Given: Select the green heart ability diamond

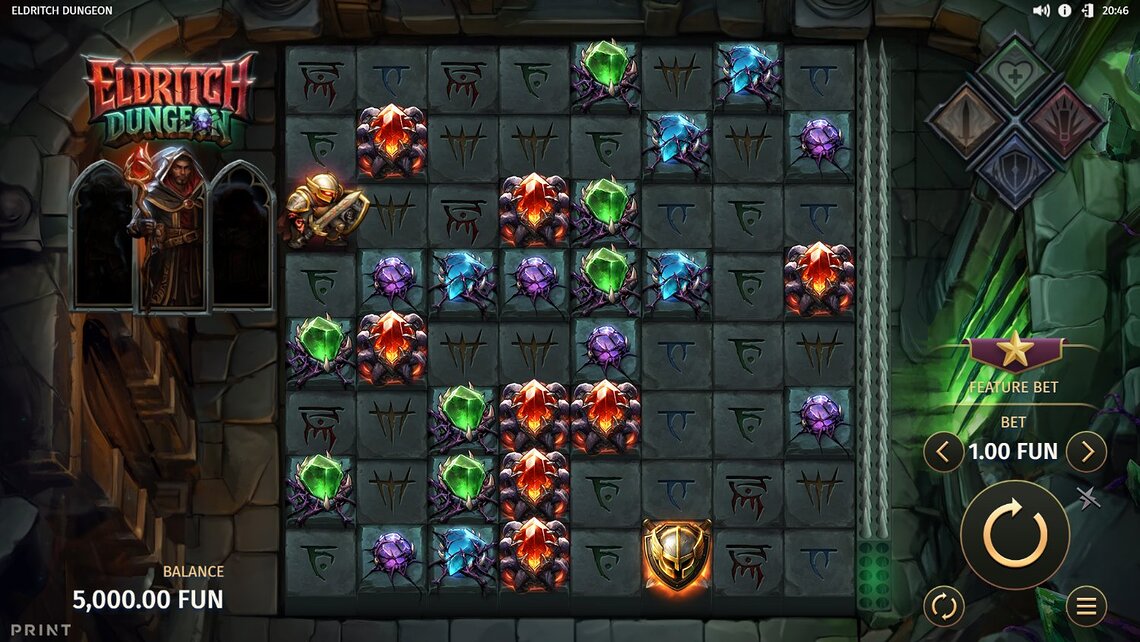Looking at the screenshot, I should [x=1015, y=74].
